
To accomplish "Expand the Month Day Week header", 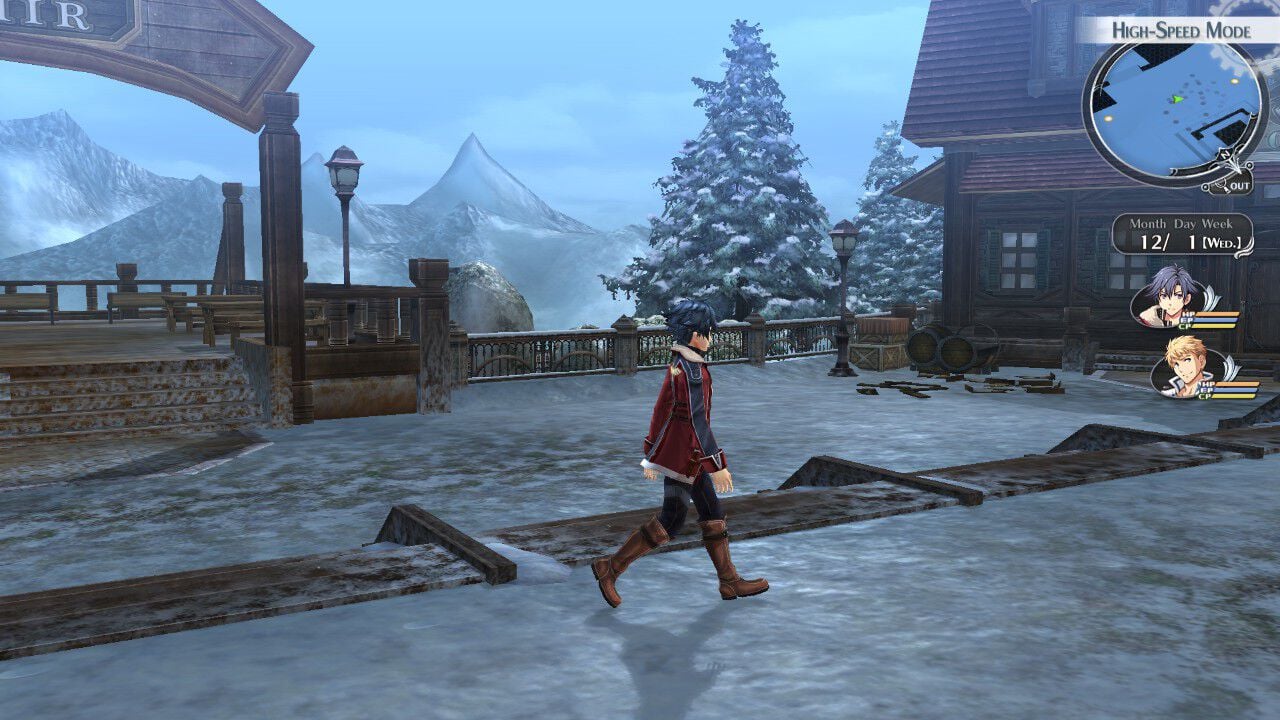I will point(1182,224).
